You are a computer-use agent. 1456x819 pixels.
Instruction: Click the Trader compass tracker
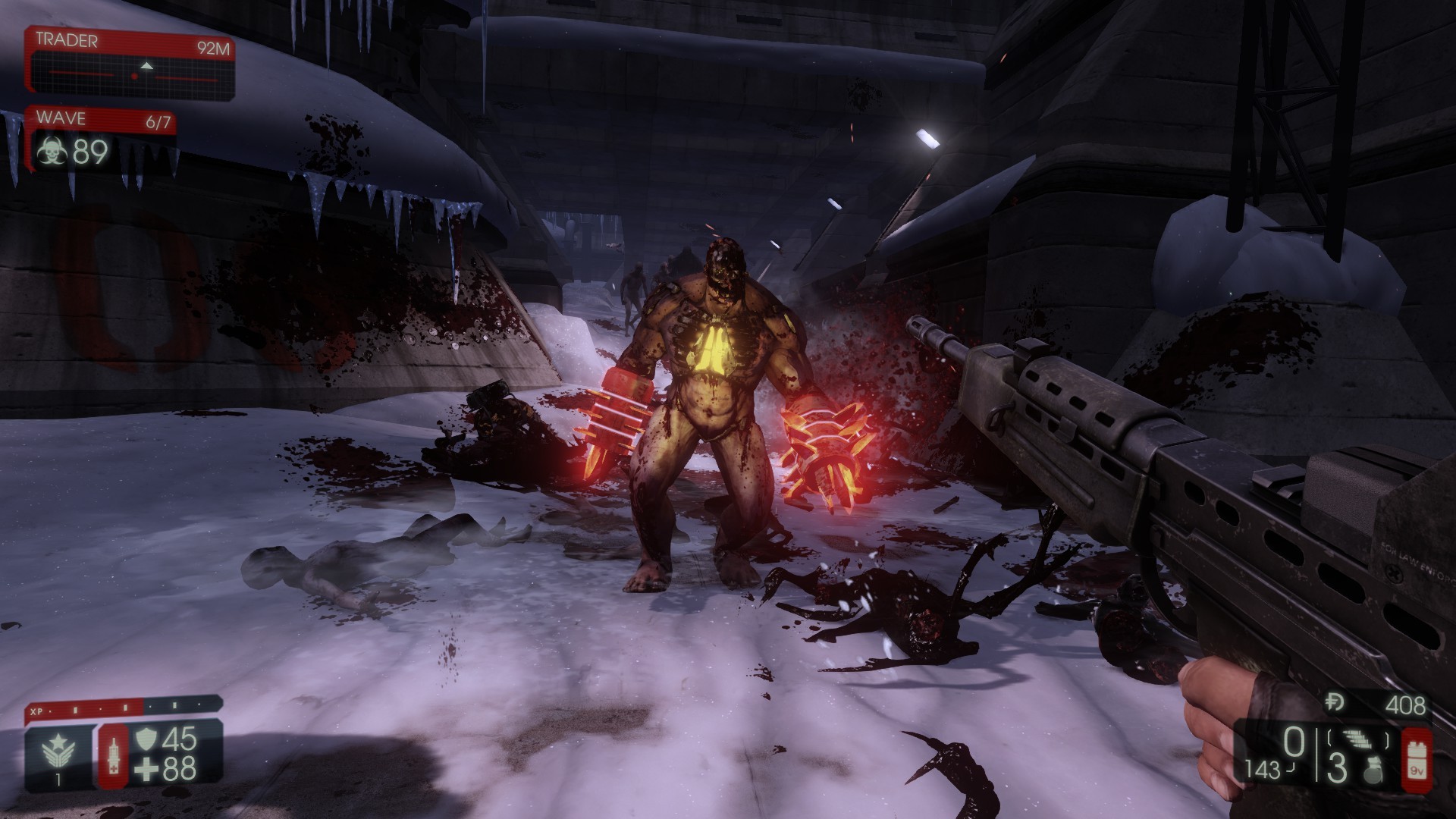(135, 75)
